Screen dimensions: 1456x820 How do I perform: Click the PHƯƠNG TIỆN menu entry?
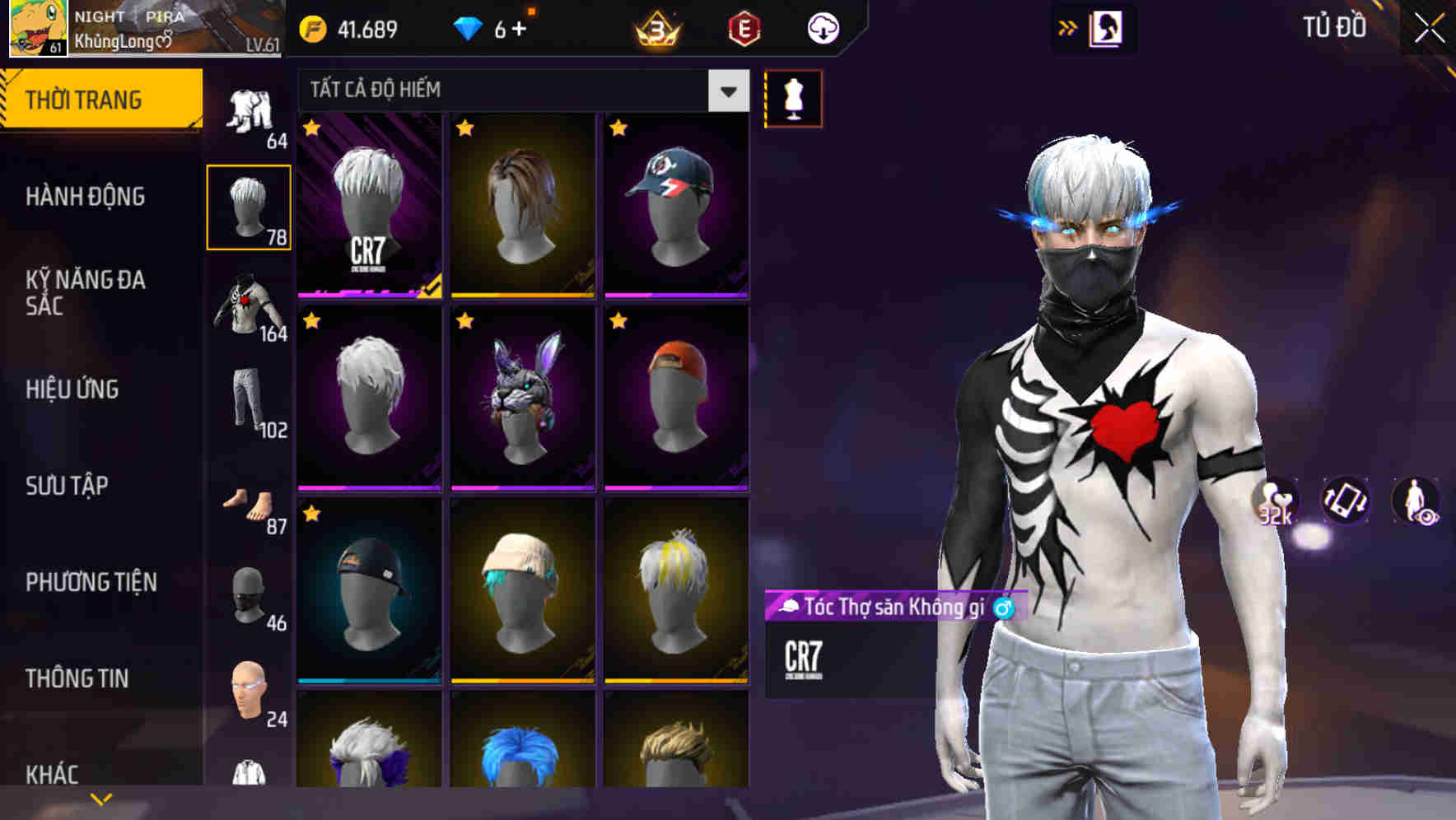point(91,582)
